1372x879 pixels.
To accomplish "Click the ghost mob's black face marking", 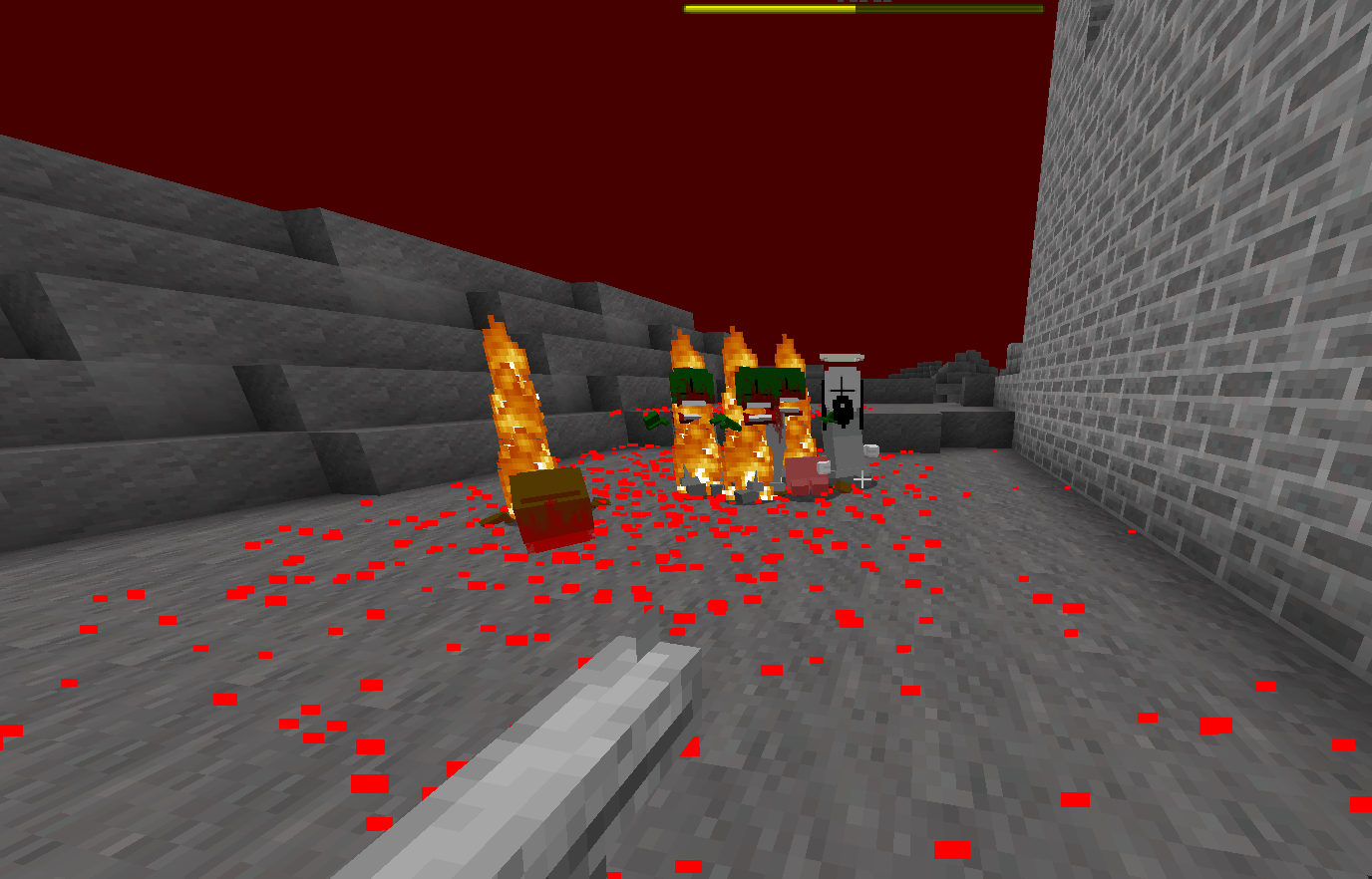I will (x=843, y=404).
